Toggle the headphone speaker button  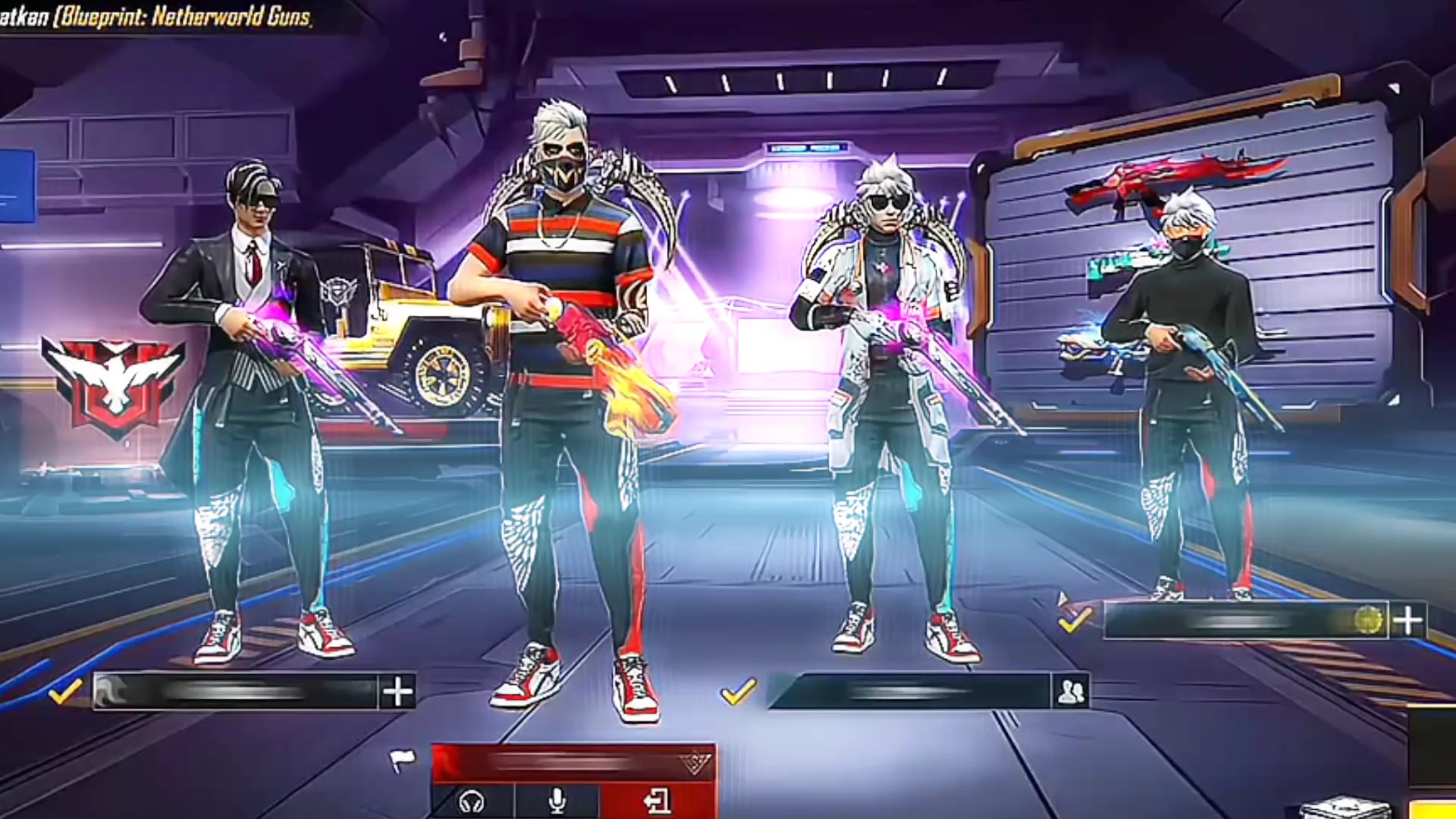(x=472, y=801)
